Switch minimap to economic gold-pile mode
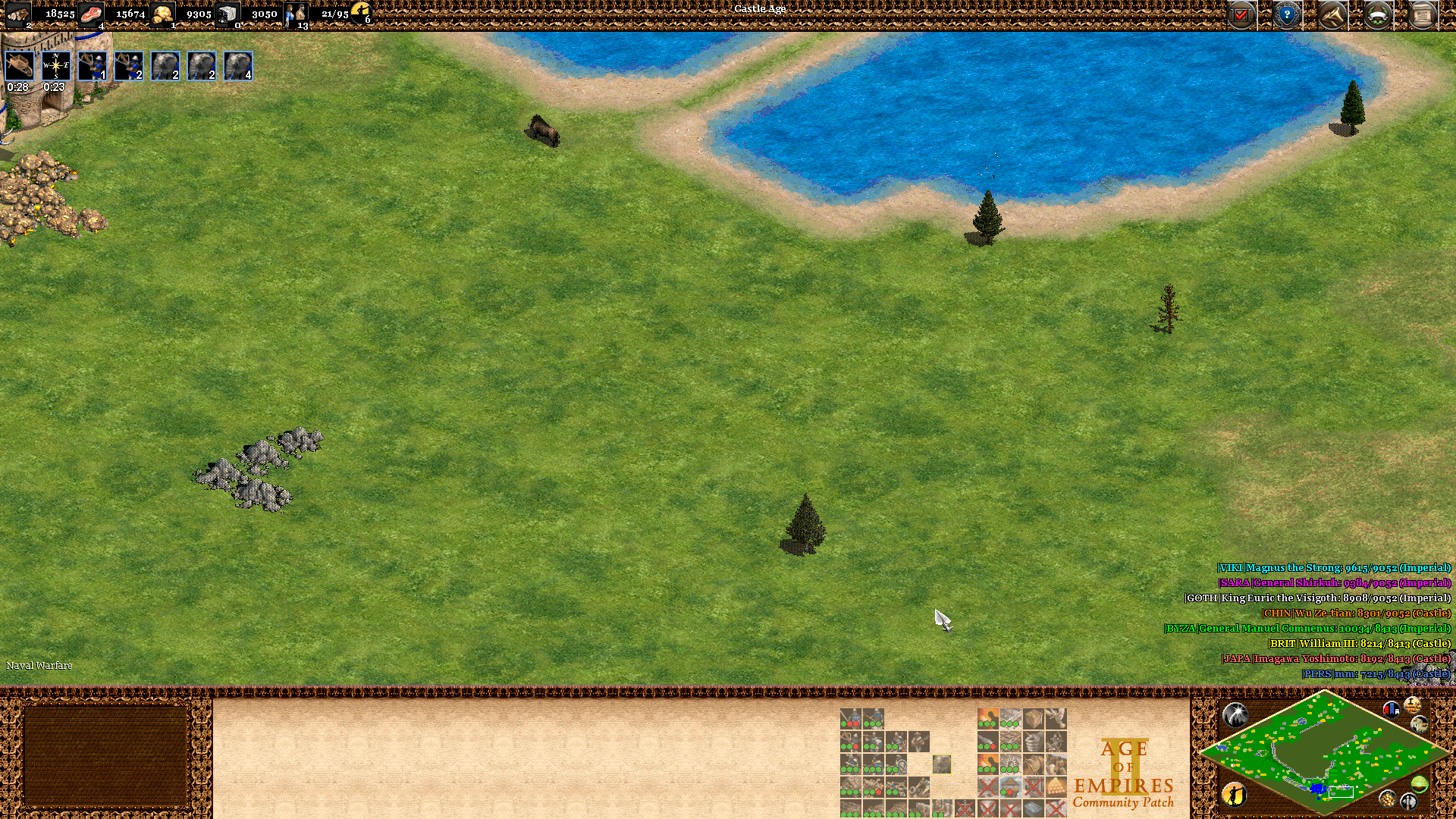This screenshot has width=1456, height=819. click(x=1388, y=799)
